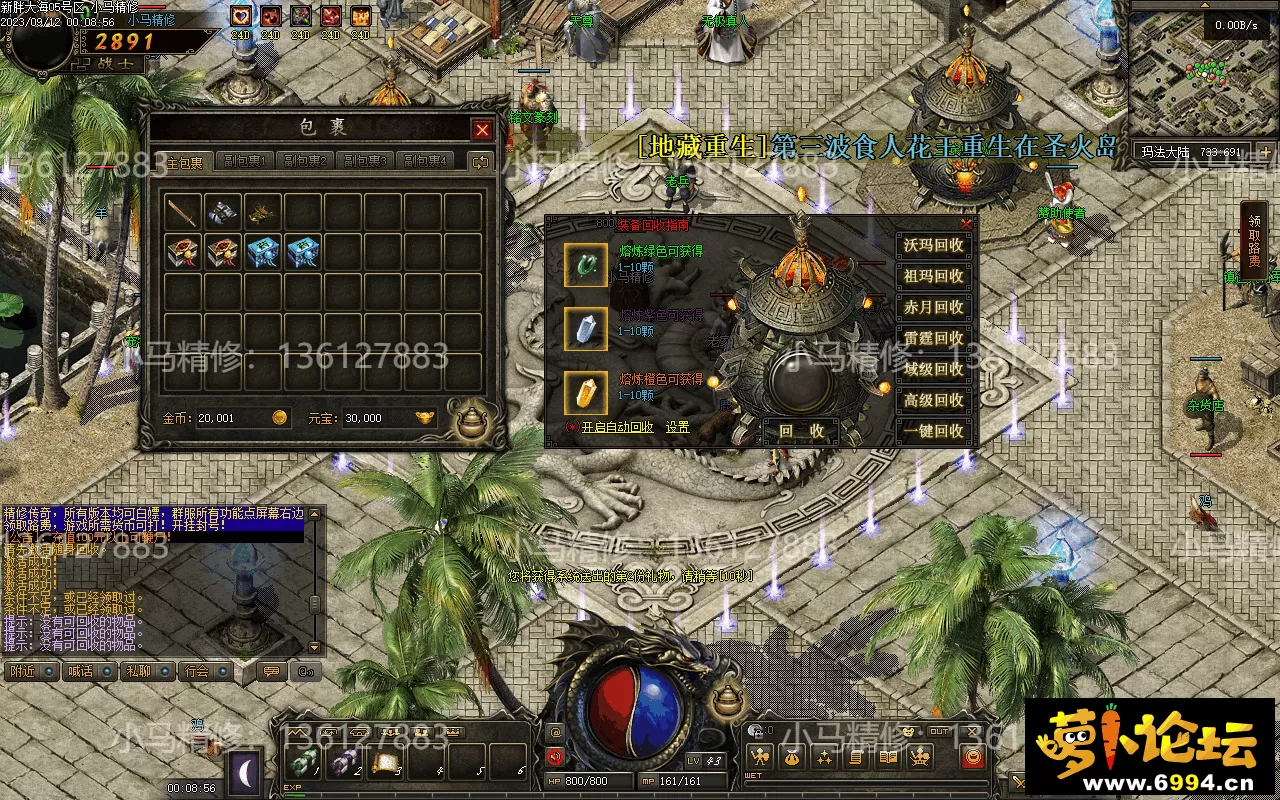Choose 祖玛回收 recycling option
This screenshot has height=800, width=1280.
[933, 276]
